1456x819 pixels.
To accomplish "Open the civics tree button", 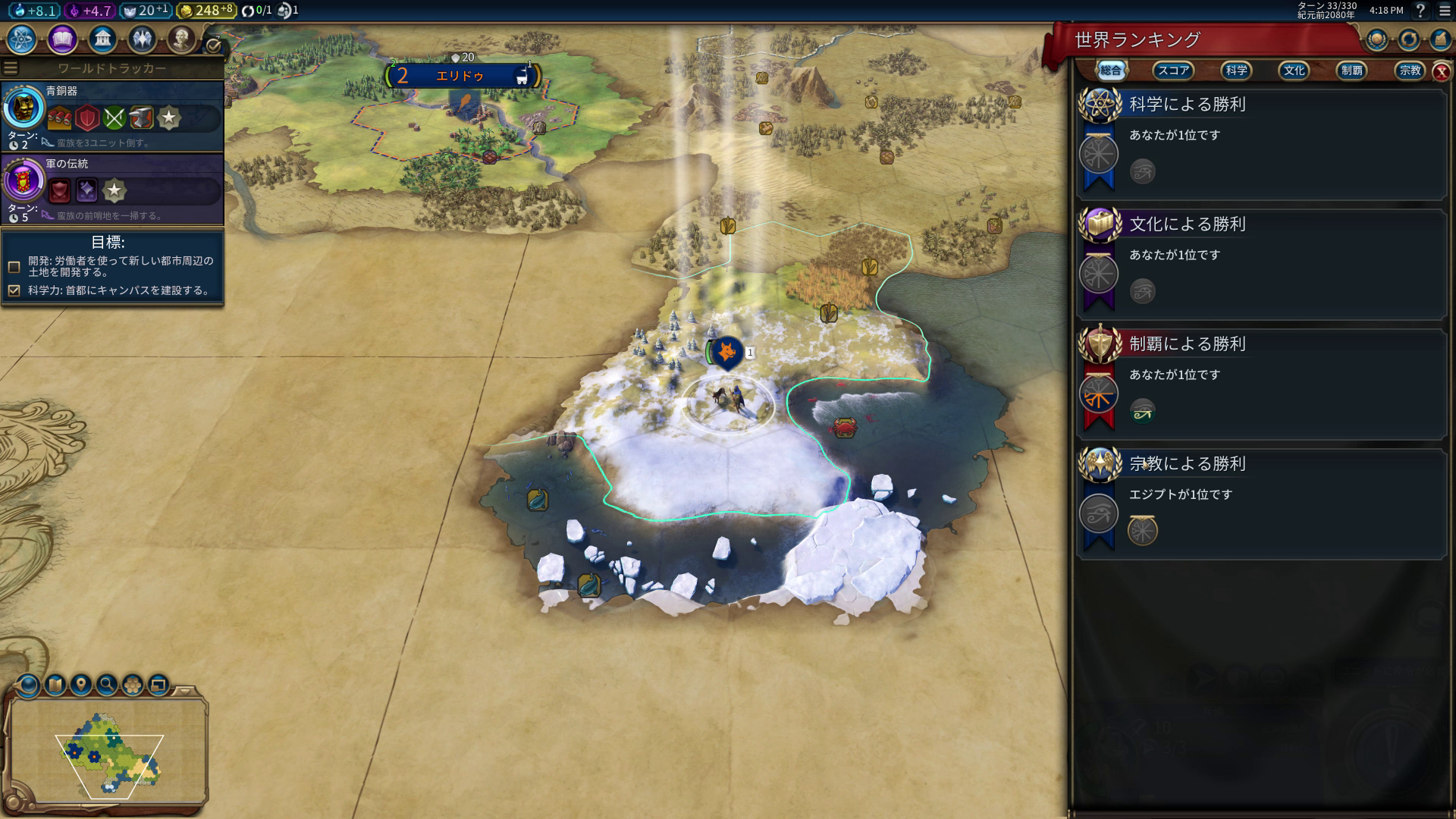I will click(62, 39).
